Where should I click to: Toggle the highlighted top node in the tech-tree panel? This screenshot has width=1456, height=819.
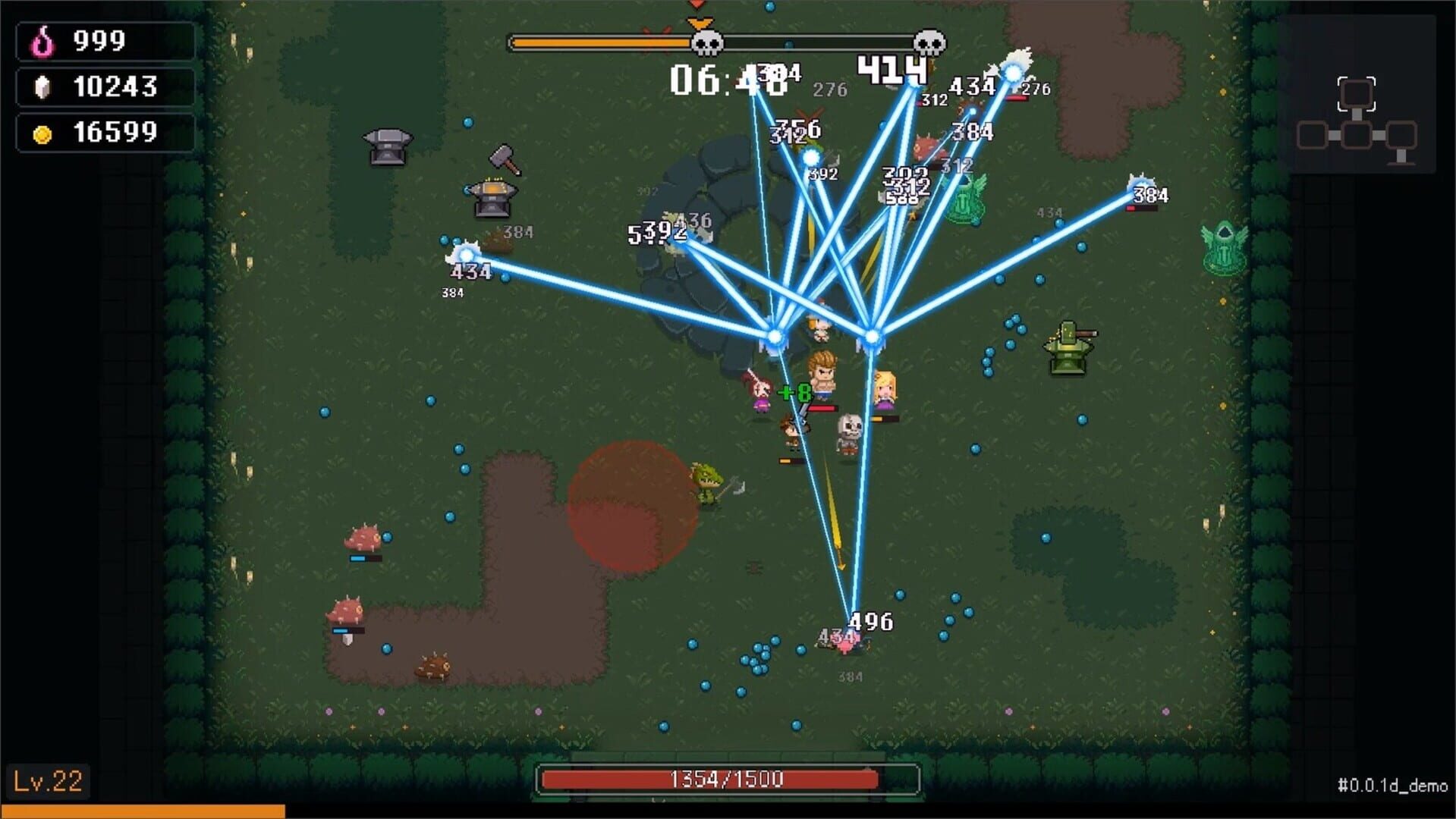1356,93
